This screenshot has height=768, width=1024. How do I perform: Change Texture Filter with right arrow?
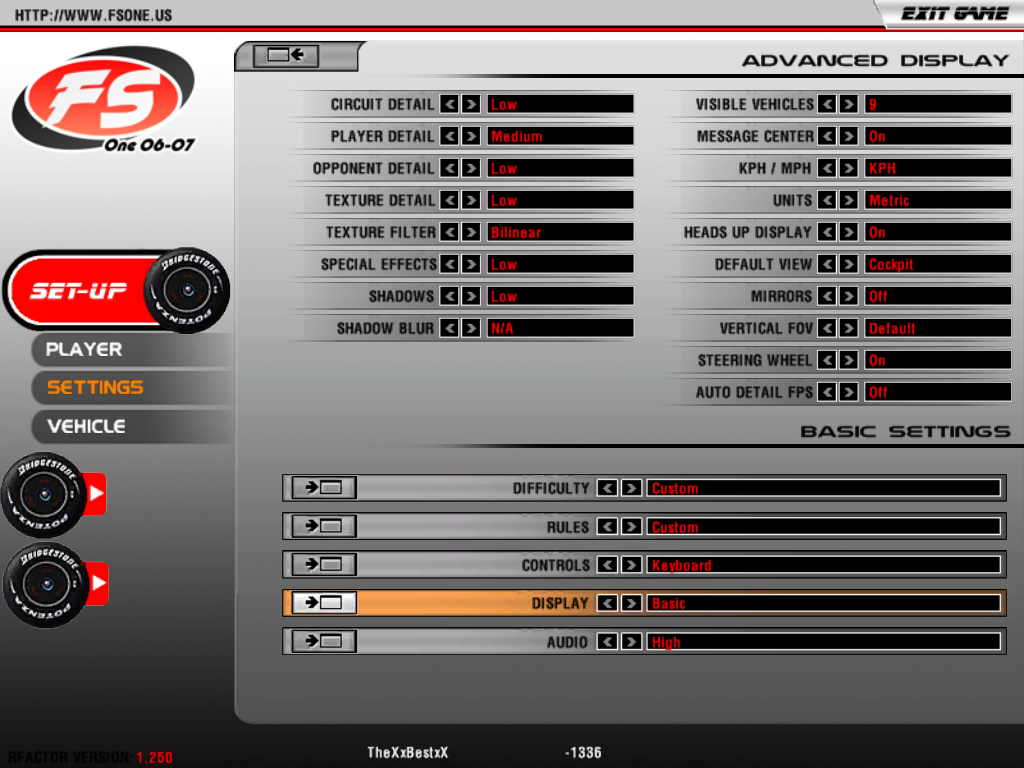[471, 232]
